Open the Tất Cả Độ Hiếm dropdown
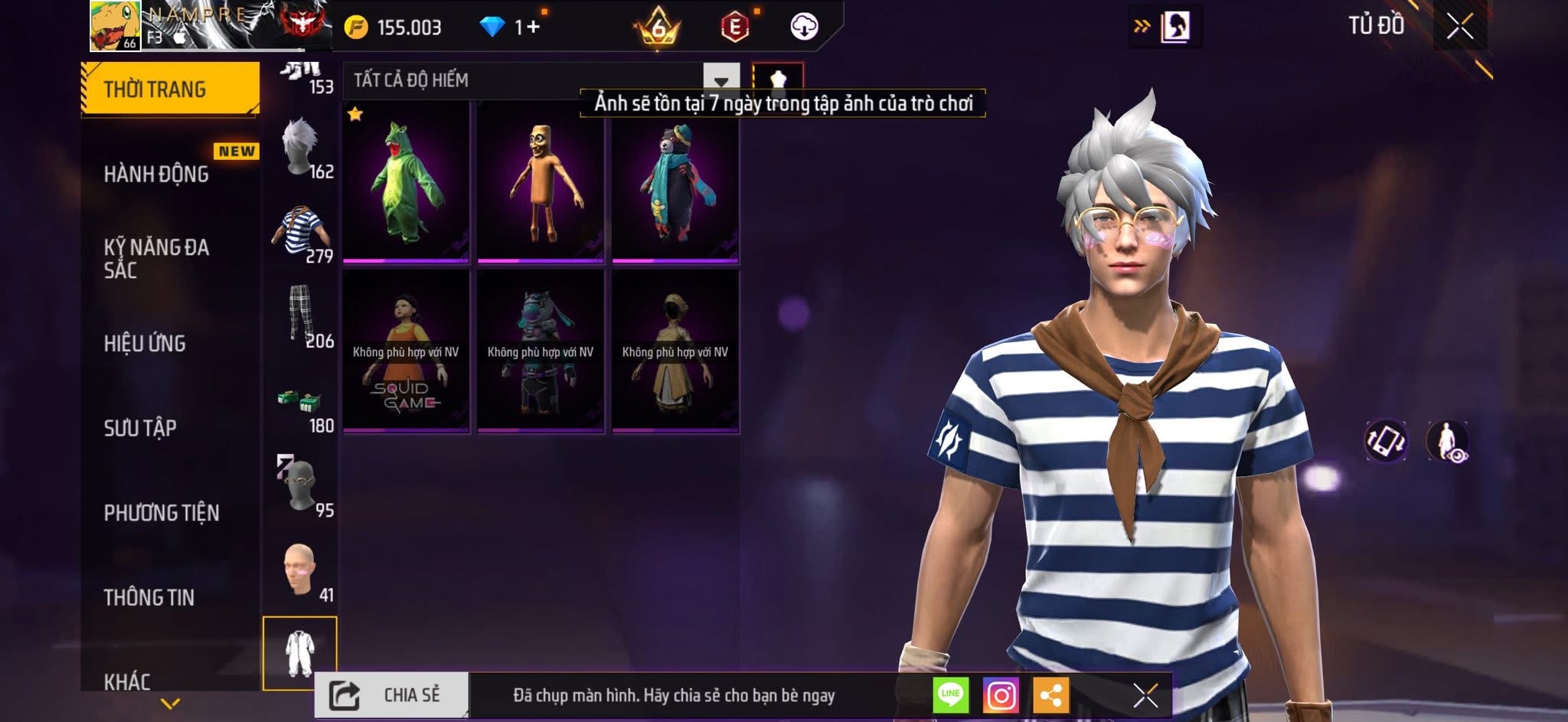Screen dimensions: 1568x722 pos(720,80)
